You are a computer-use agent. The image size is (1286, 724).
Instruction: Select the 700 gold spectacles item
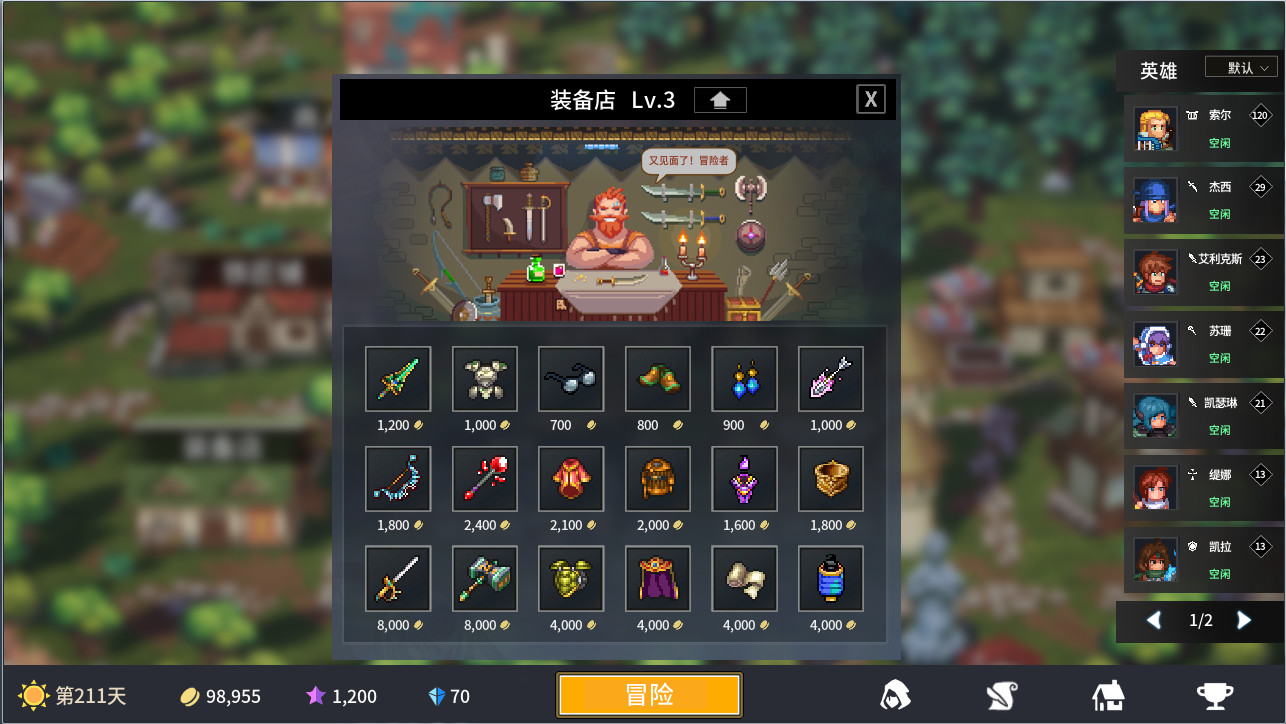pos(571,379)
